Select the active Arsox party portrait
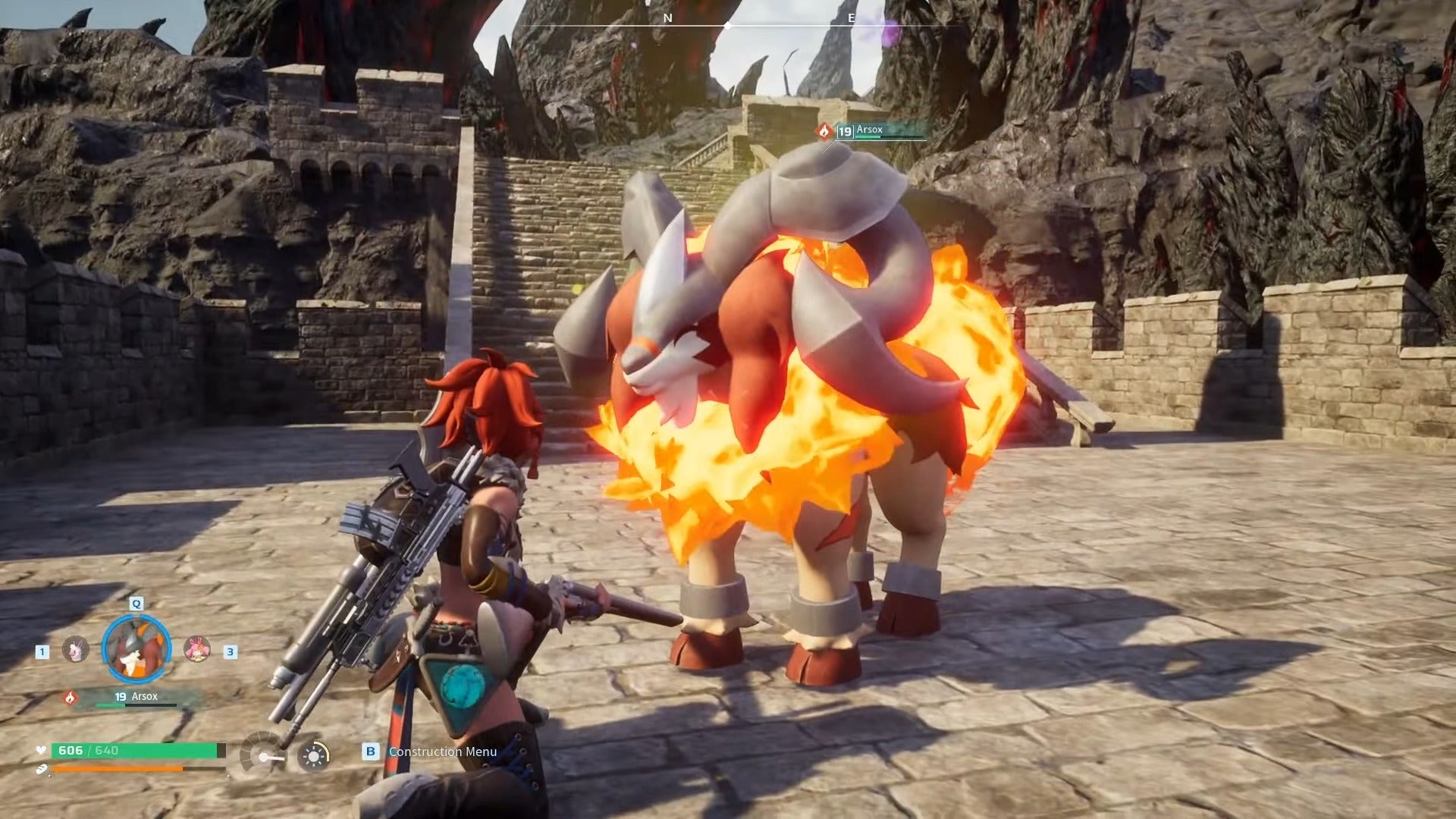Viewport: 1456px width, 819px height. pyautogui.click(x=136, y=648)
